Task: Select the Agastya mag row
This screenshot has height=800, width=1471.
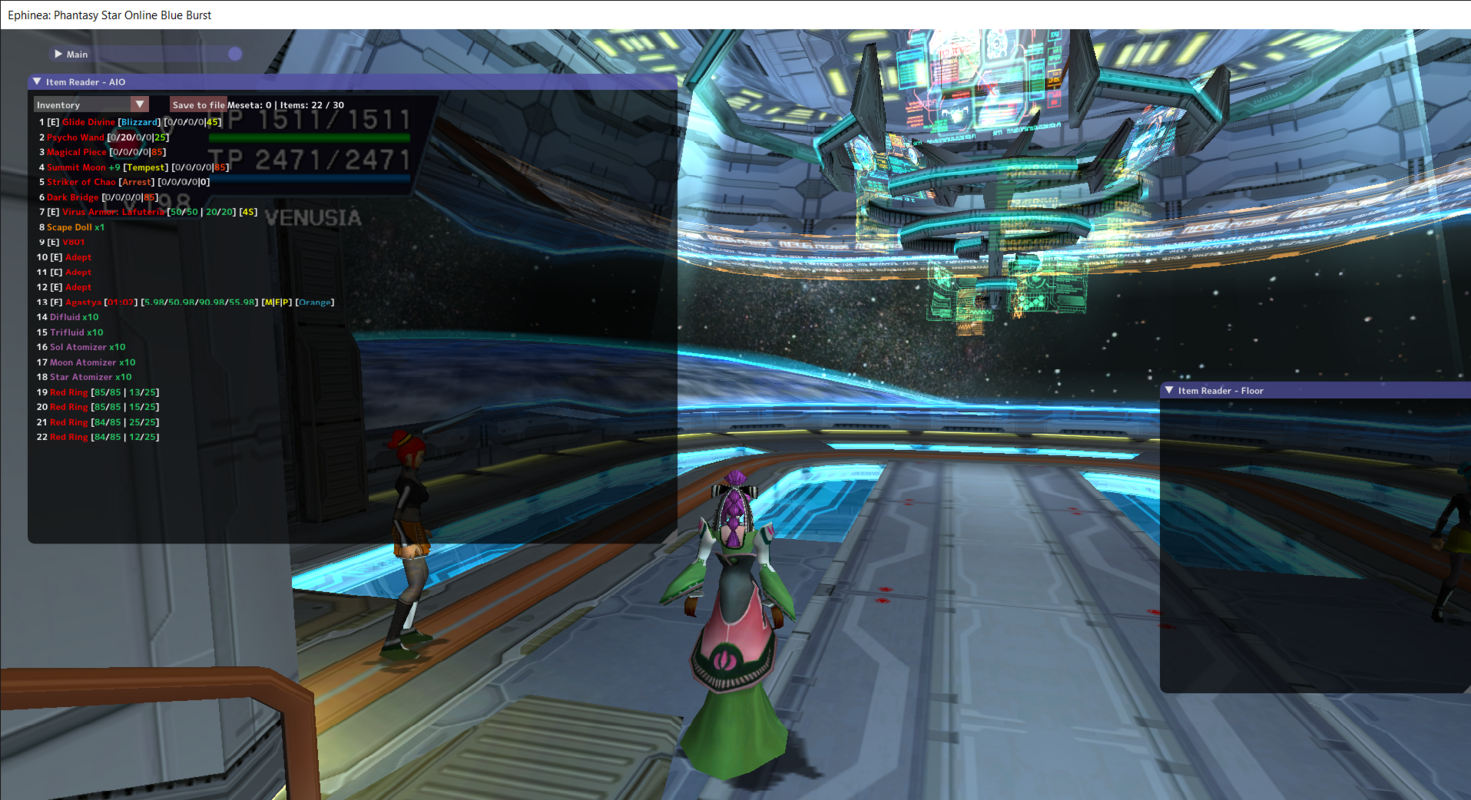Action: click(83, 302)
